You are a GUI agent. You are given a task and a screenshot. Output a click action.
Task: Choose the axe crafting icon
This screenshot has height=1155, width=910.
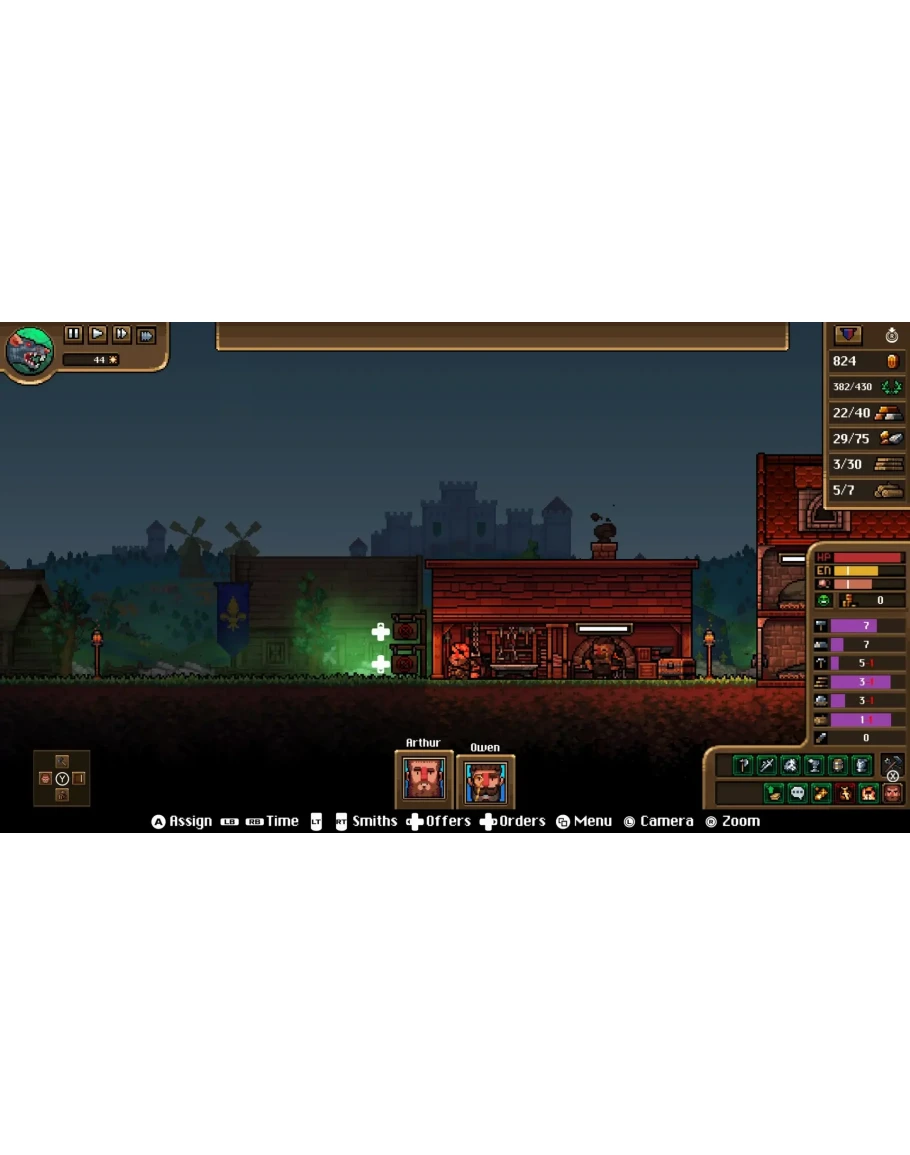click(743, 766)
